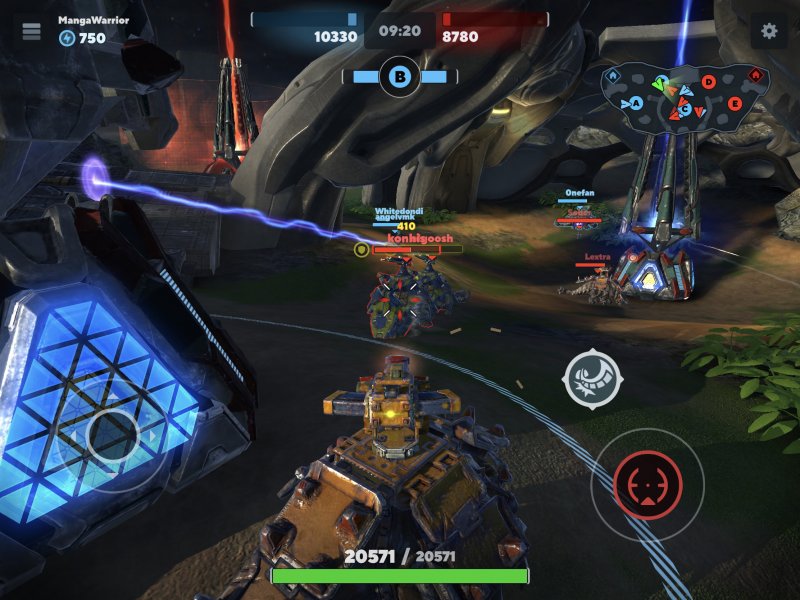The image size is (800, 600).
Task: Open the settings gear
Action: tap(769, 31)
